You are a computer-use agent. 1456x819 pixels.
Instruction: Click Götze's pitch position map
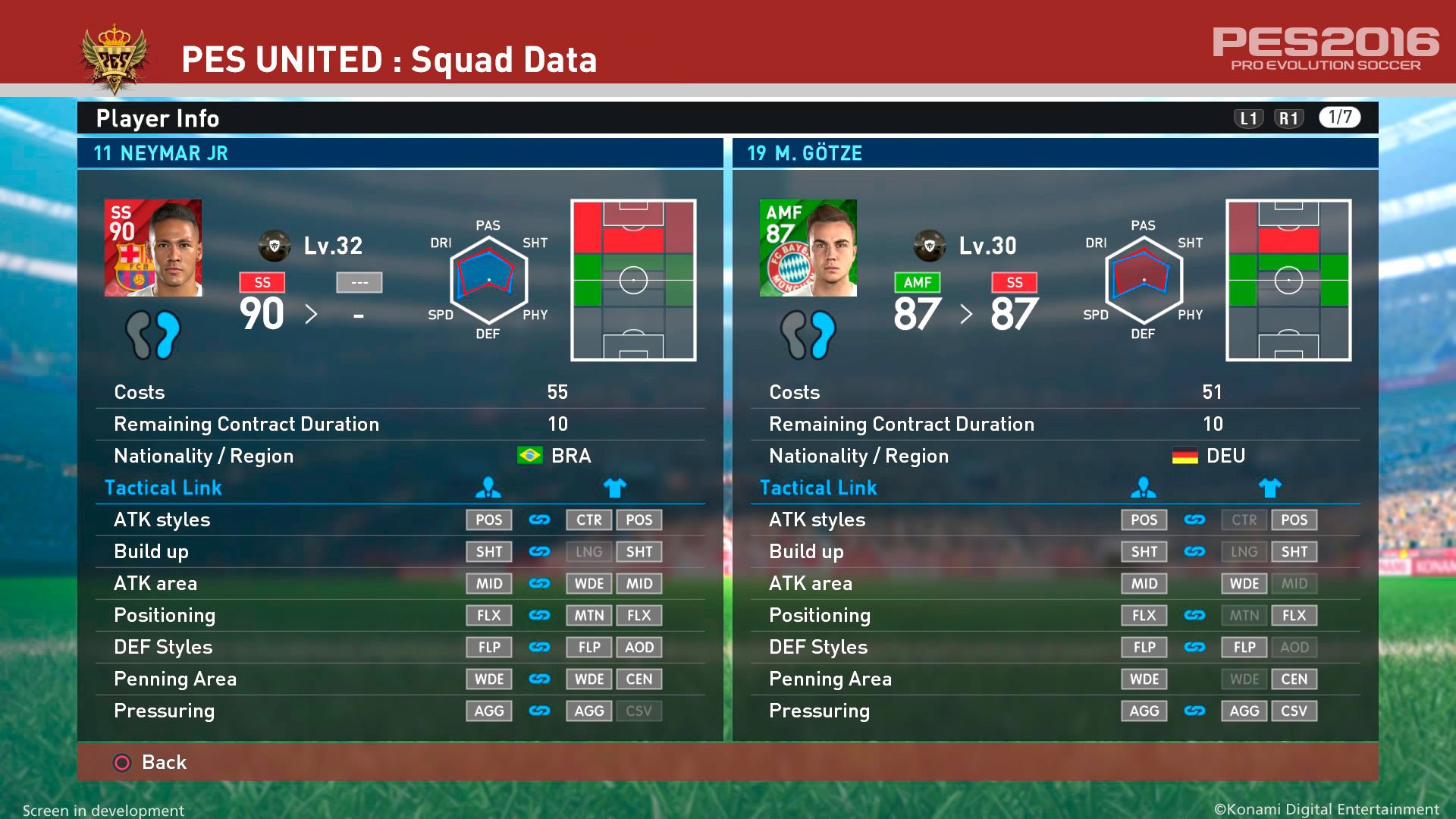1287,281
